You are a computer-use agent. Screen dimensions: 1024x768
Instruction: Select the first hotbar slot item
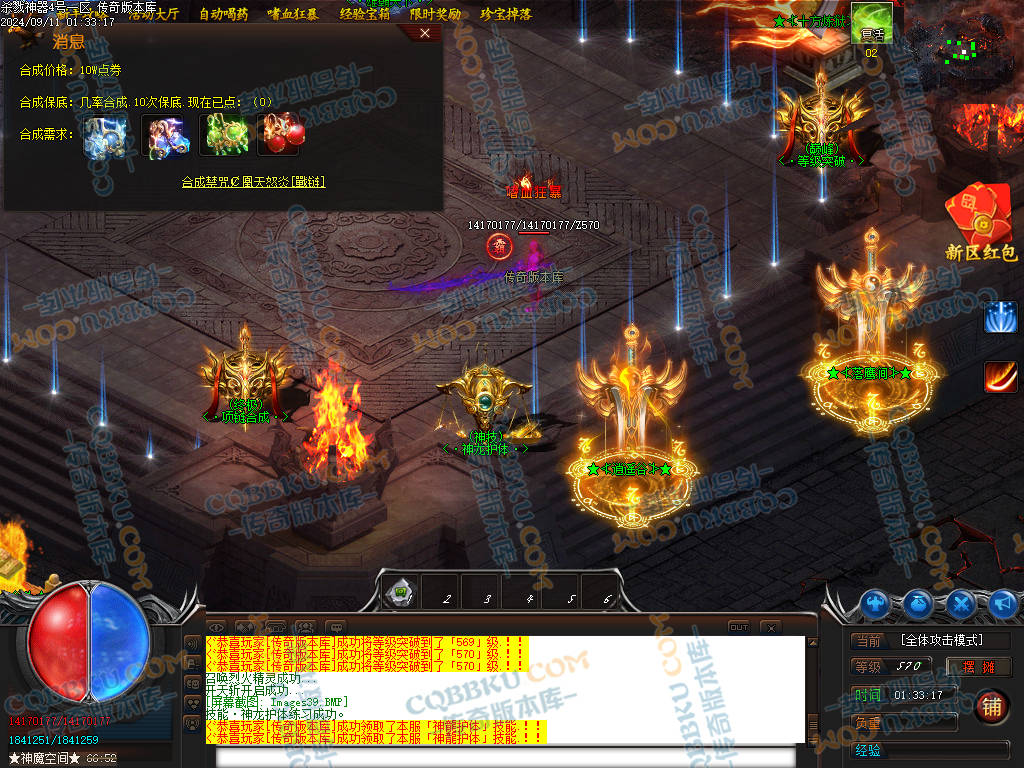point(401,593)
